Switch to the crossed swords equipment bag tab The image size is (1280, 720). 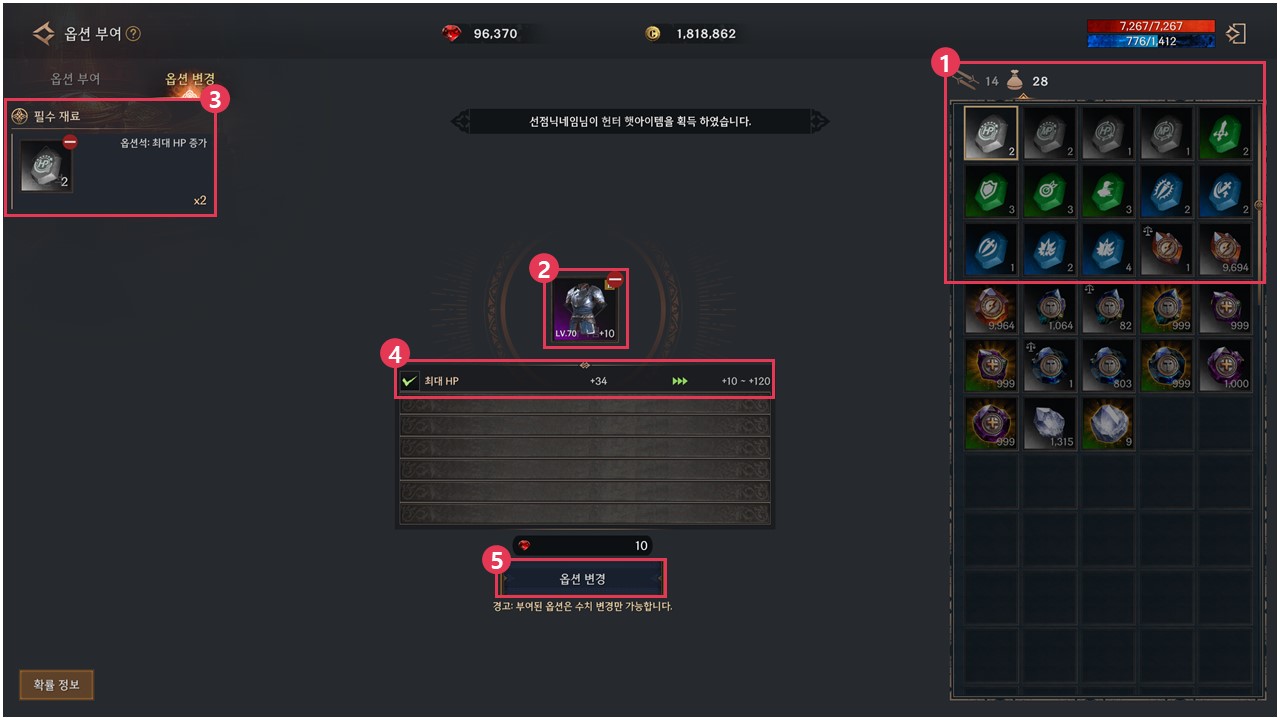point(966,81)
